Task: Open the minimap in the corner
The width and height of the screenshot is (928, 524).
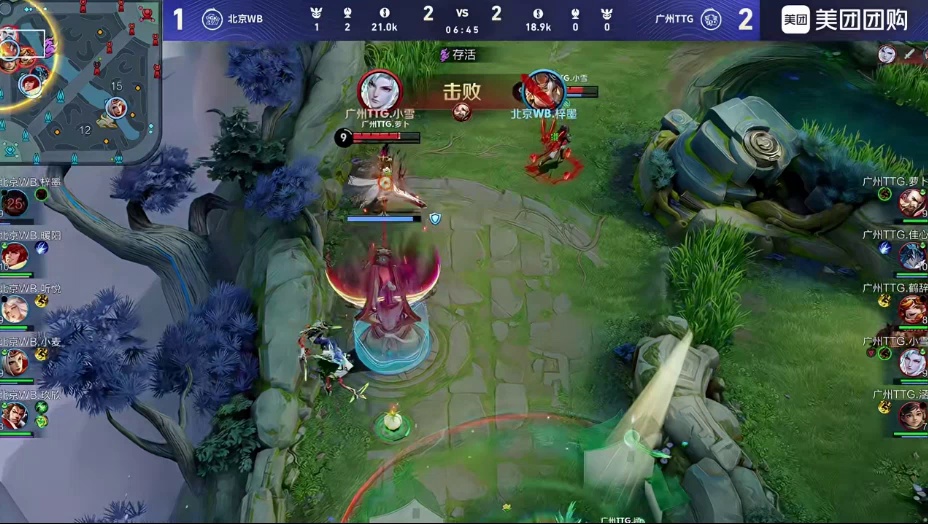Action: pyautogui.click(x=78, y=80)
